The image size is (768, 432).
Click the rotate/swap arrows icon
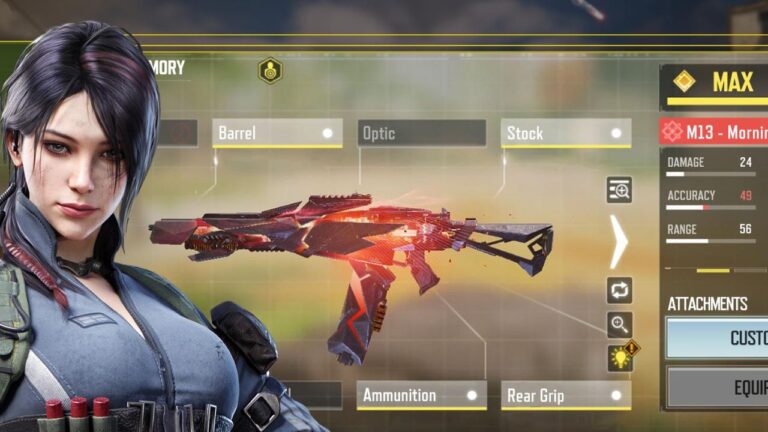pos(620,290)
